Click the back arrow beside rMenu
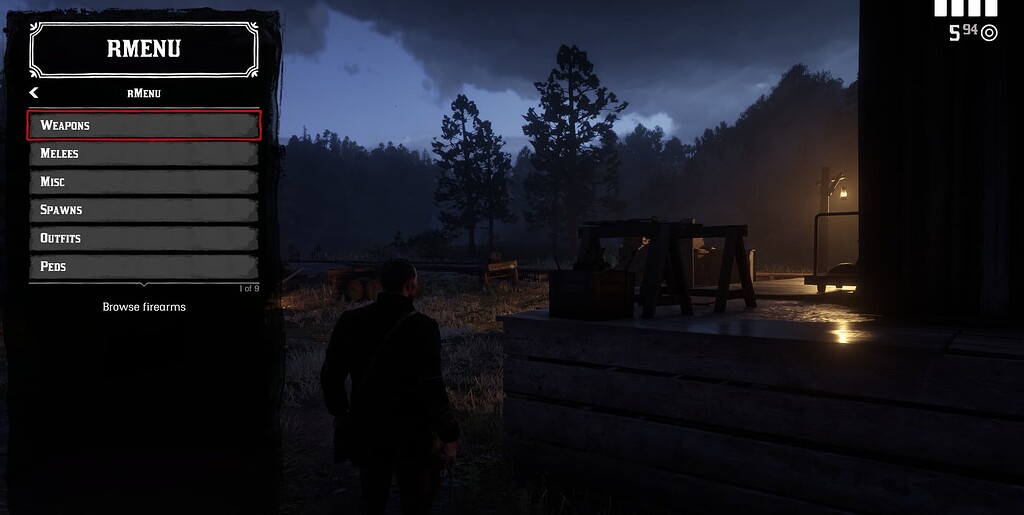 click(34, 93)
